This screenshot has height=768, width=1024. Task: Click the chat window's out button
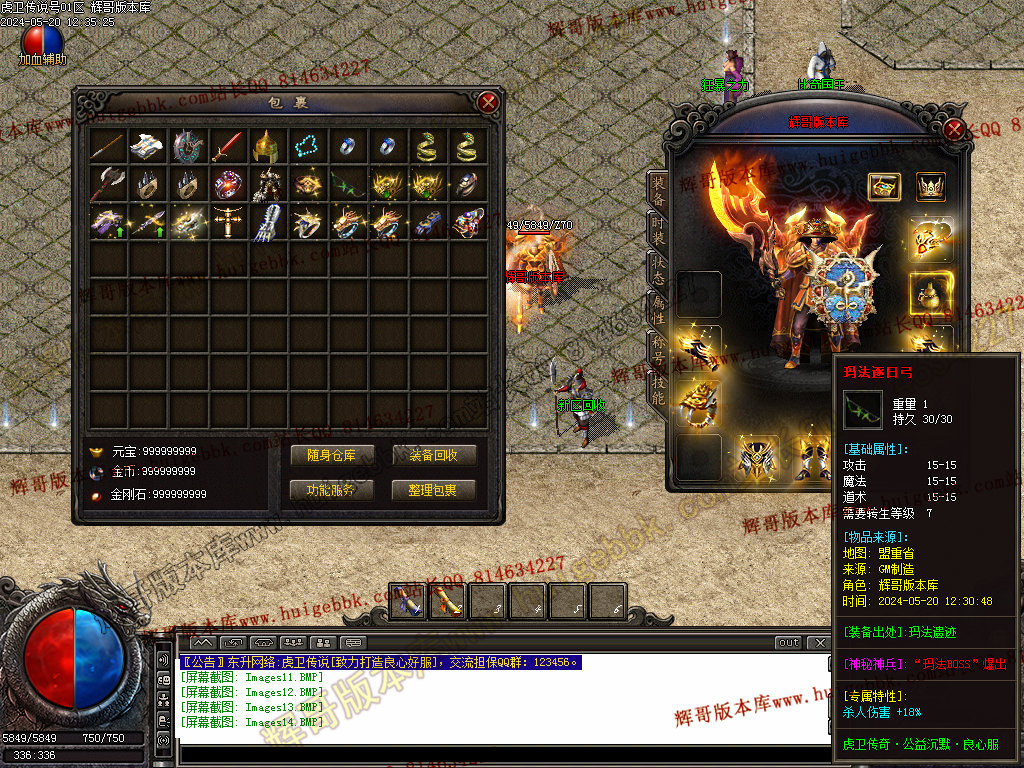pos(789,642)
